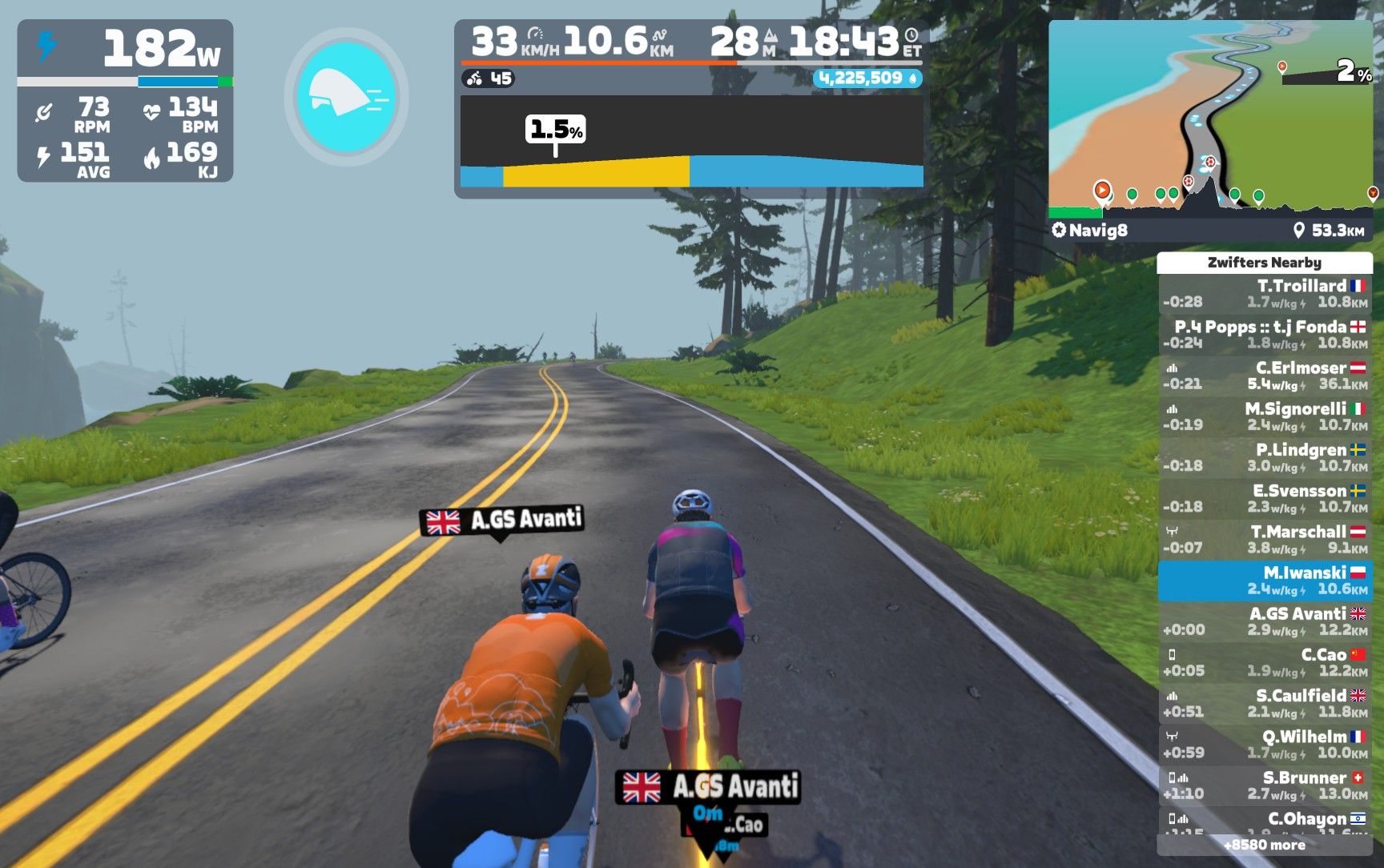
Task: Select A.GS Avanti in the rider list
Action: point(1265,621)
